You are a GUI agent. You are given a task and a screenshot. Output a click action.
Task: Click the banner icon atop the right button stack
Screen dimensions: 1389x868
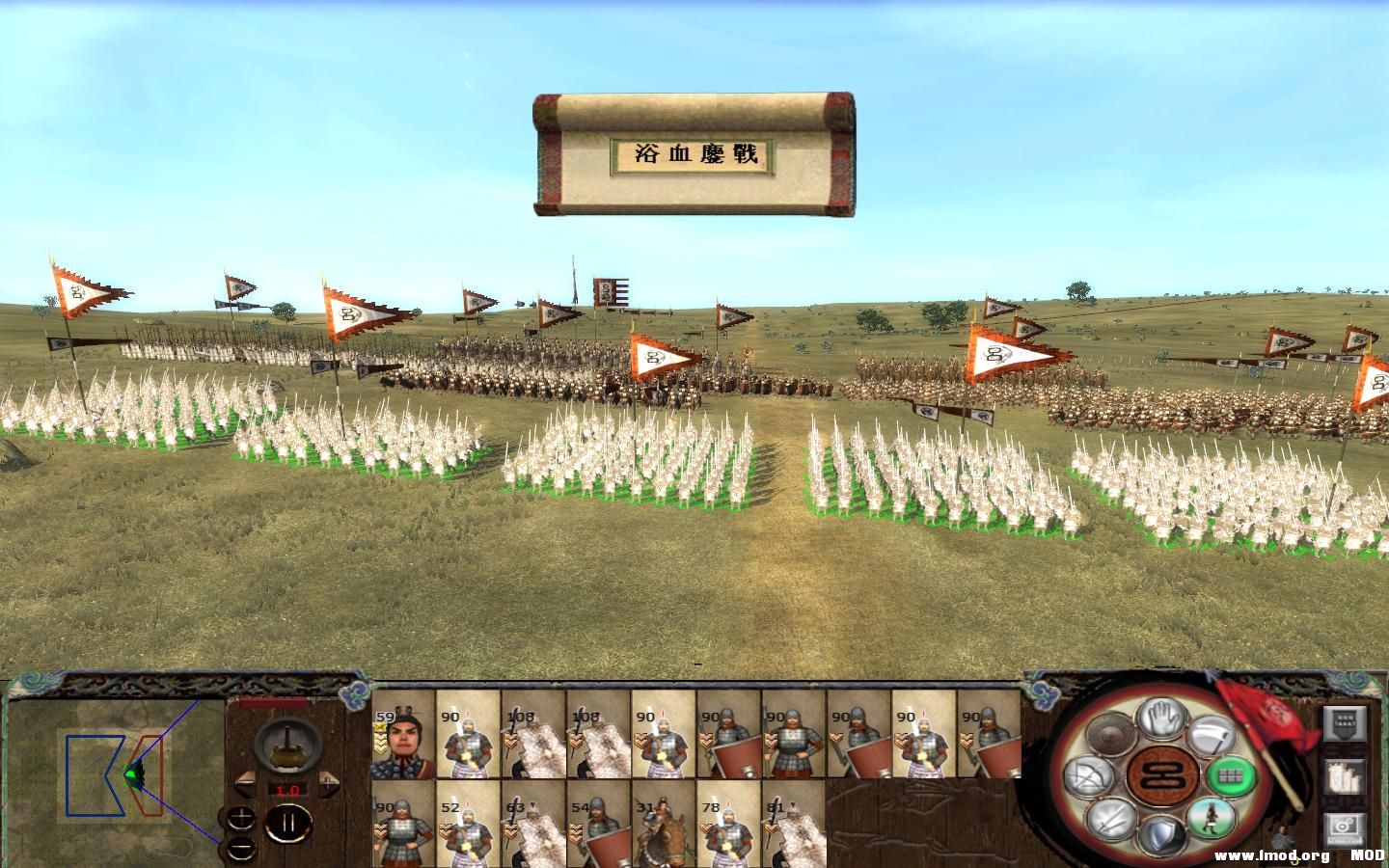[1345, 724]
